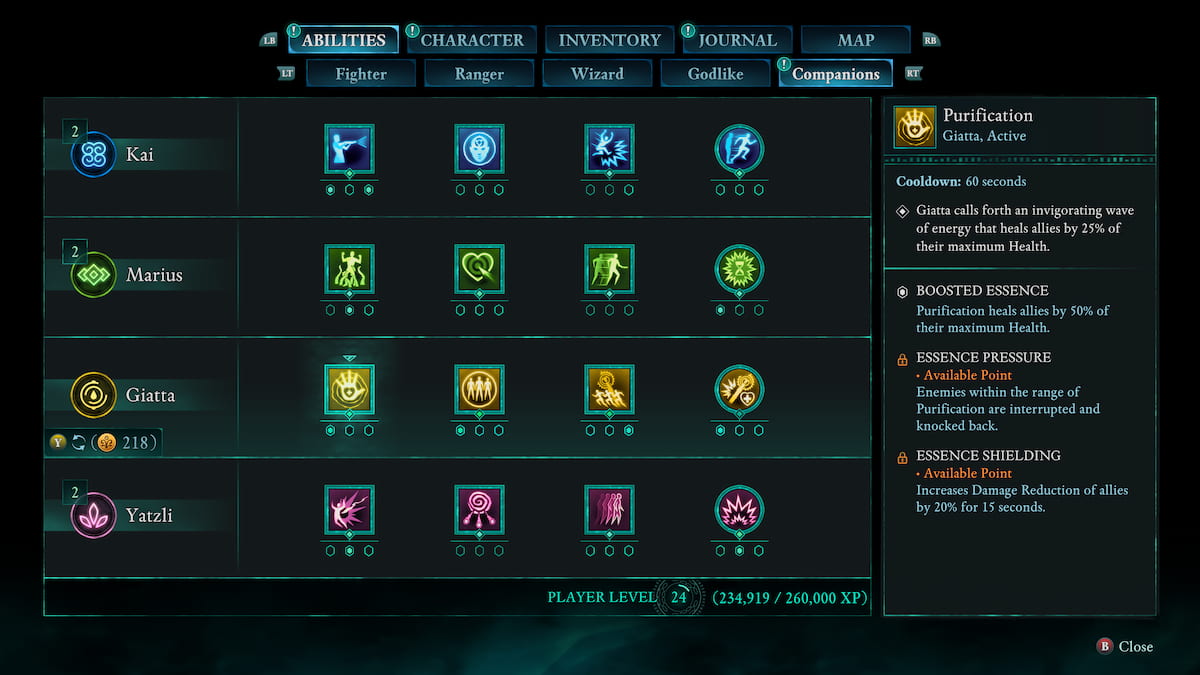Select Giatta's Purification ability icon
The height and width of the screenshot is (675, 1200).
tap(349, 389)
